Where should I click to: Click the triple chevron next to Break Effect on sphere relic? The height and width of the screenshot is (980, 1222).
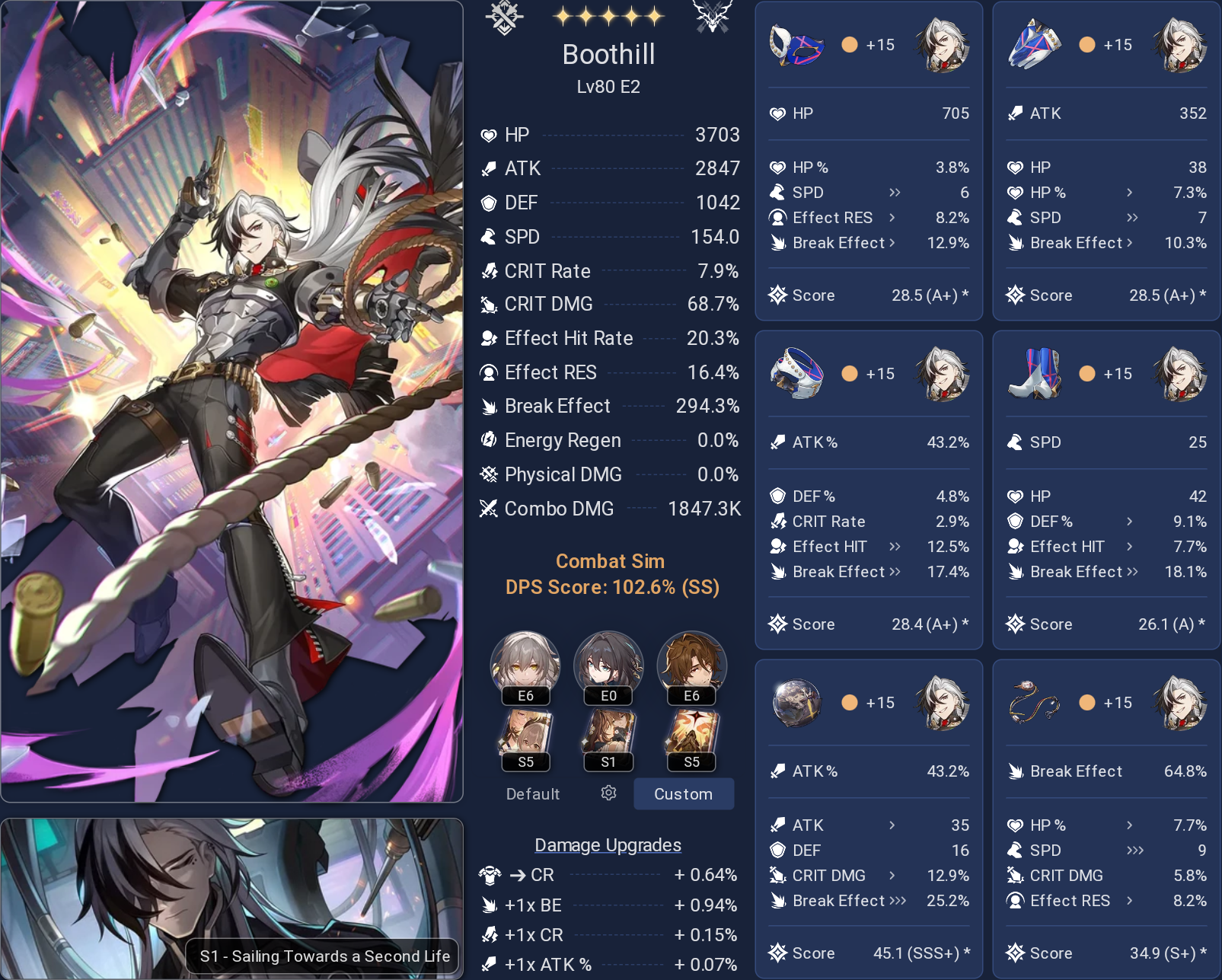(x=899, y=901)
